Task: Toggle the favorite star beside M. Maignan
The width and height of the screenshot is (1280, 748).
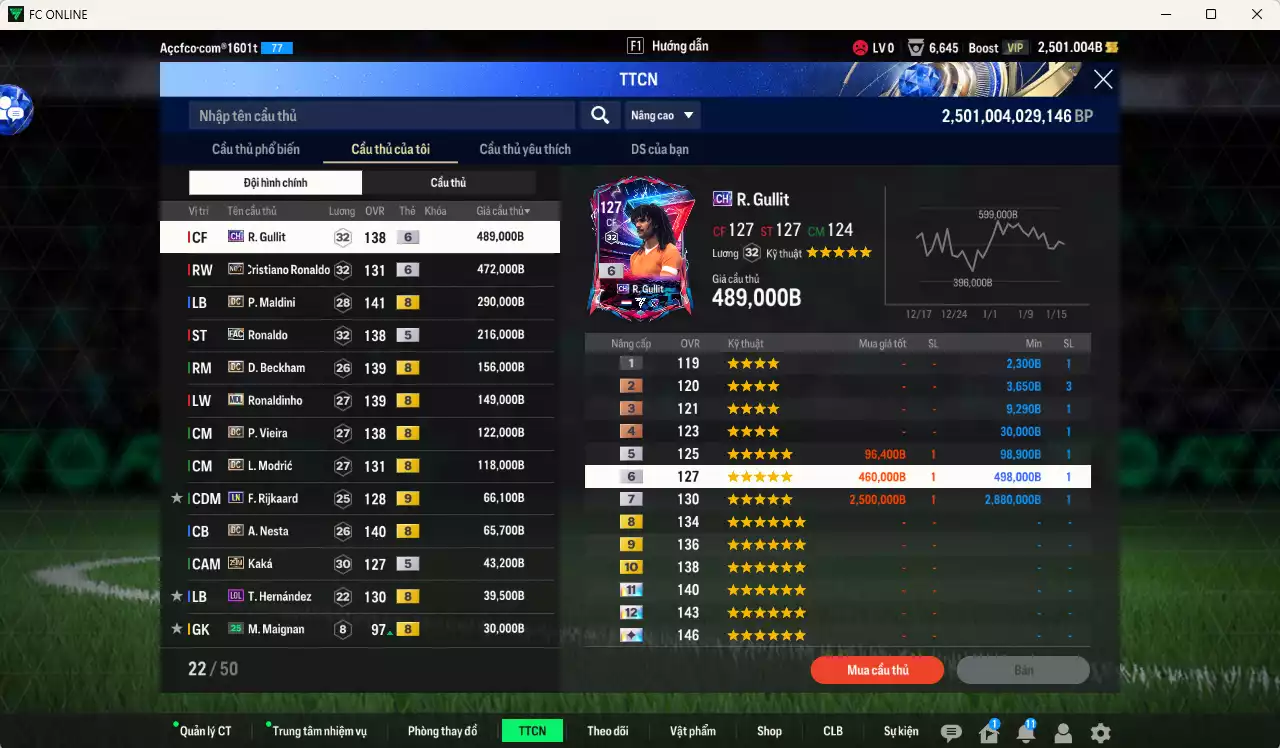Action: pyautogui.click(x=177, y=629)
